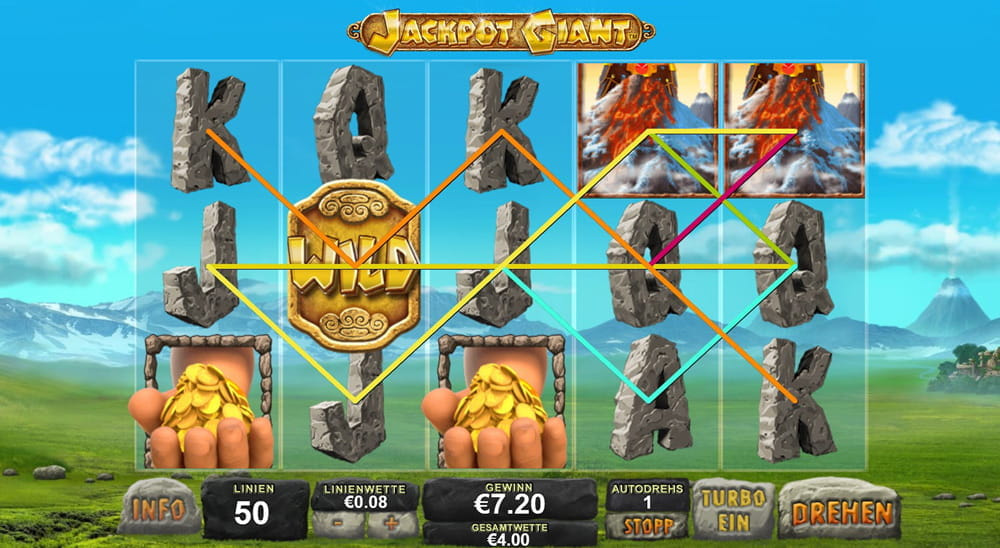1000x548 pixels.
Task: Spin the reels with DREHEN
Action: 841,511
